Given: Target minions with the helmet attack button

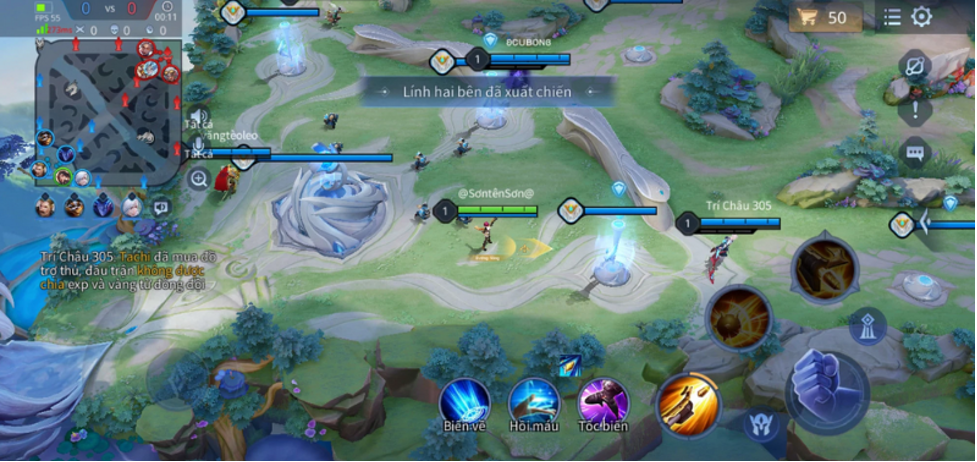Looking at the screenshot, I should 760,423.
